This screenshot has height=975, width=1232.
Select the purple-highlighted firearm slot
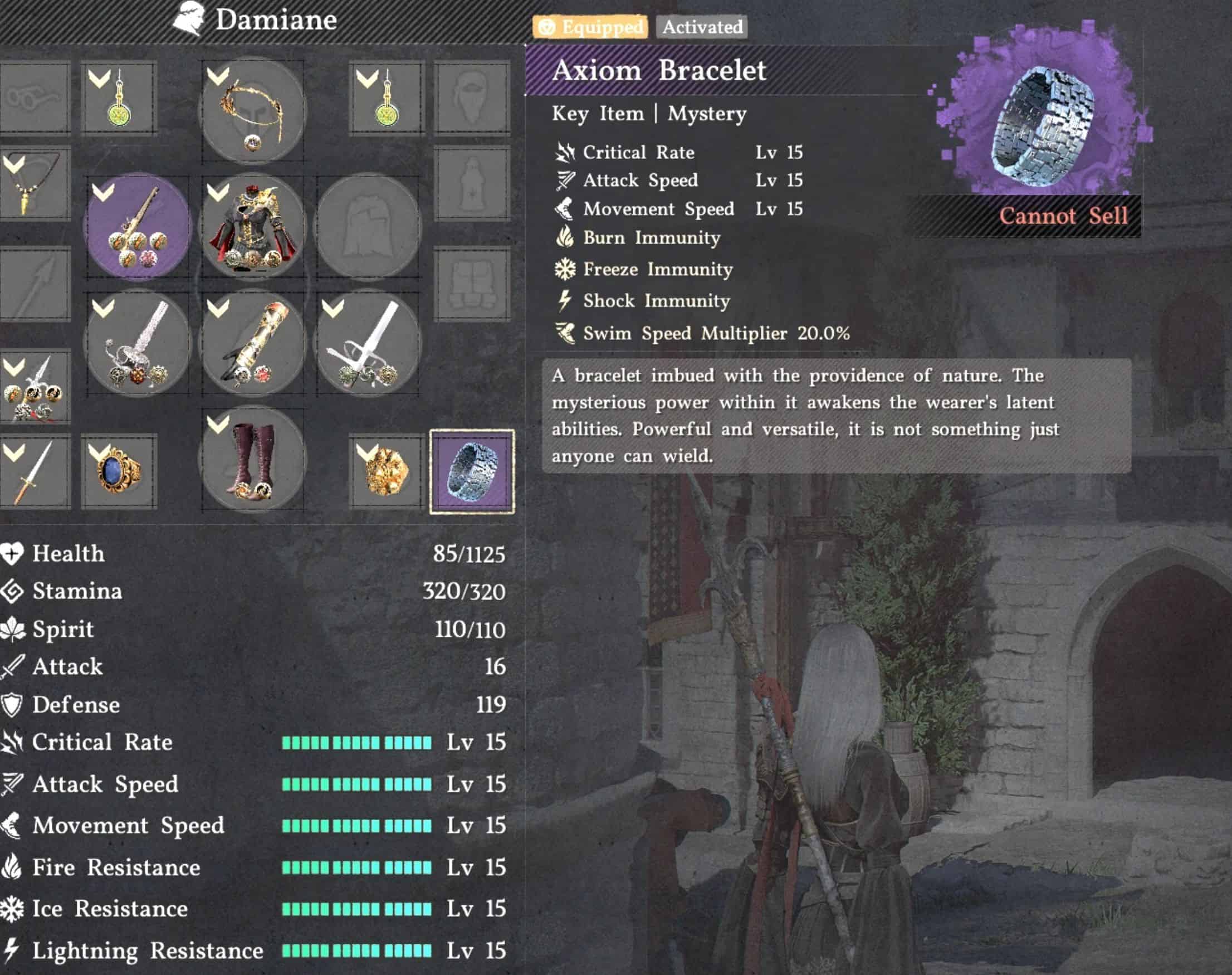[137, 226]
